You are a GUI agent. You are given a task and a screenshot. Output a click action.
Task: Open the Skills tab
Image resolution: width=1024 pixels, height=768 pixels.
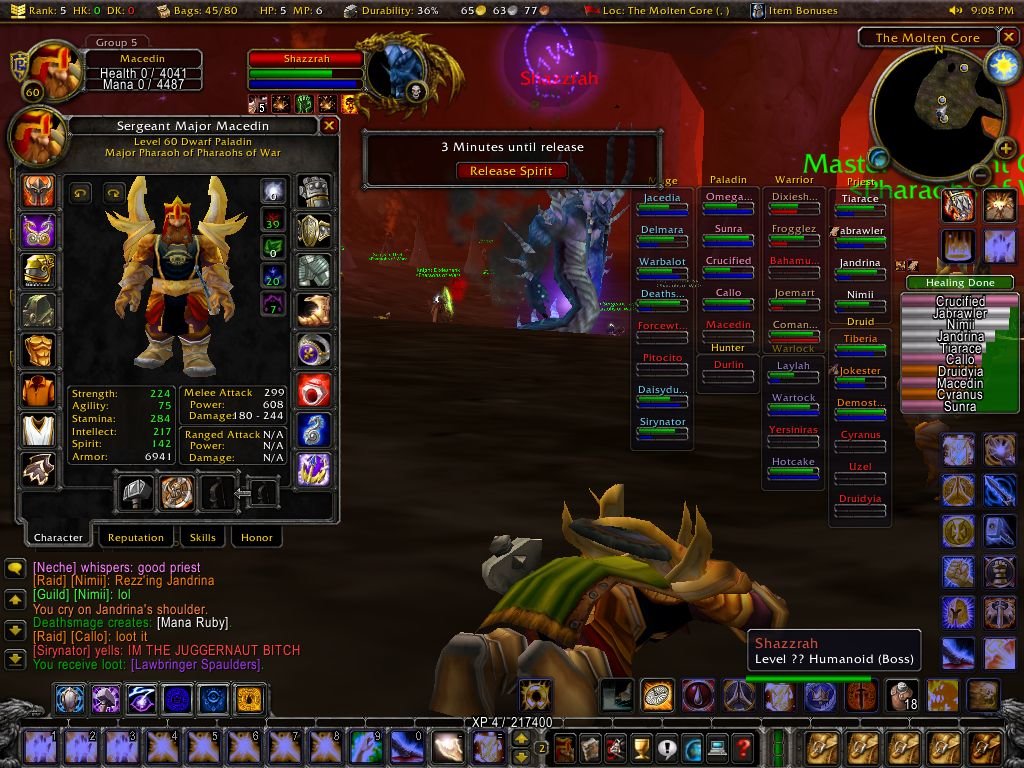(202, 538)
